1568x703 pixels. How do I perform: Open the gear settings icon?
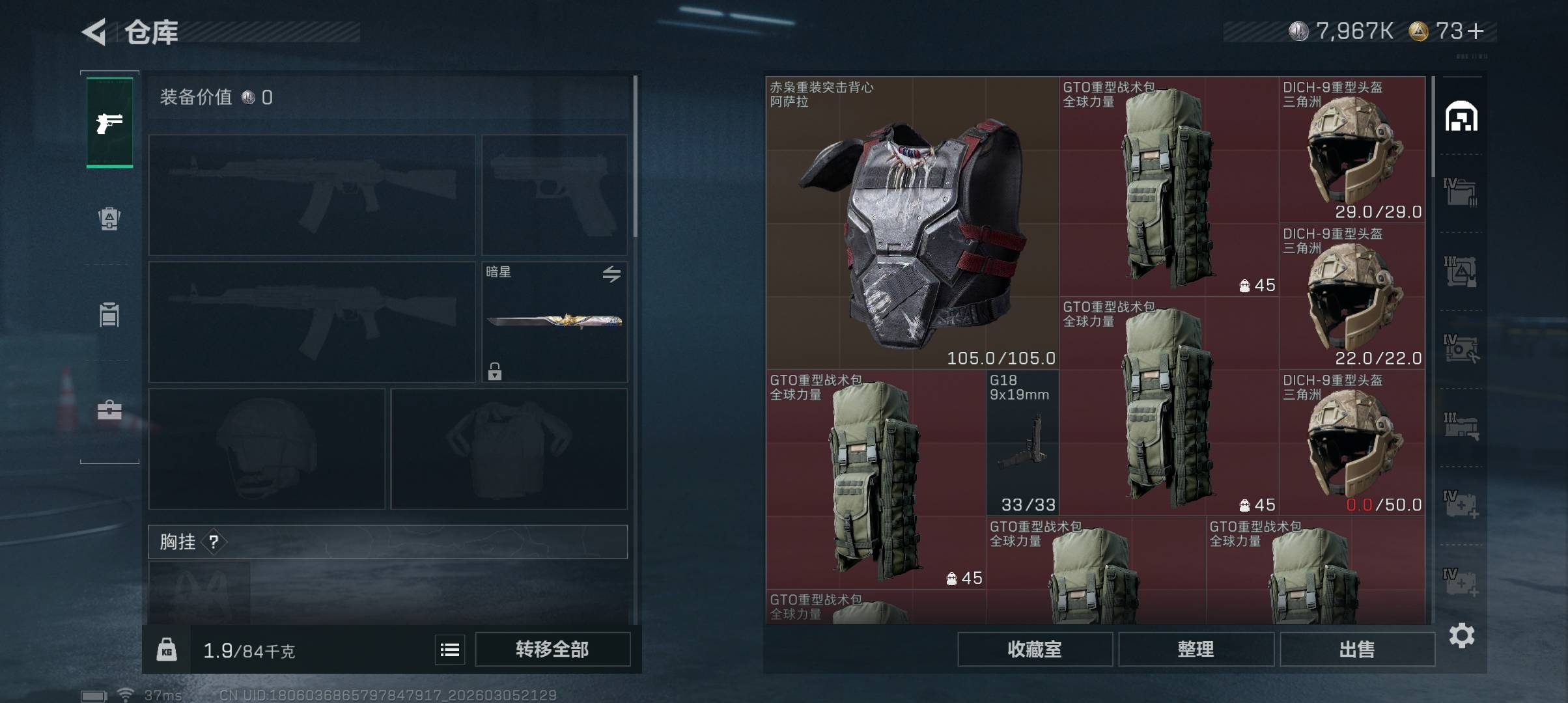1461,635
